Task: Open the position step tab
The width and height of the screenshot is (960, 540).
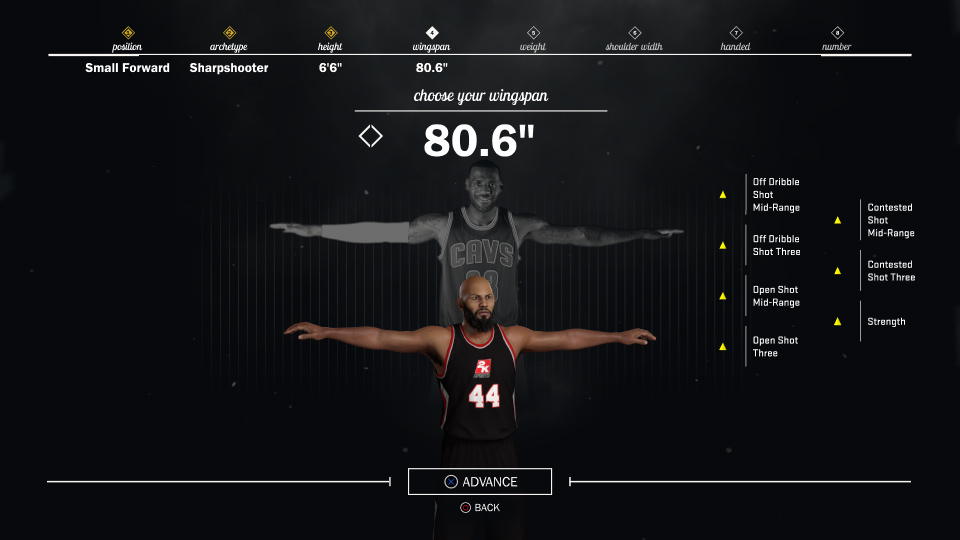Action: 127,40
